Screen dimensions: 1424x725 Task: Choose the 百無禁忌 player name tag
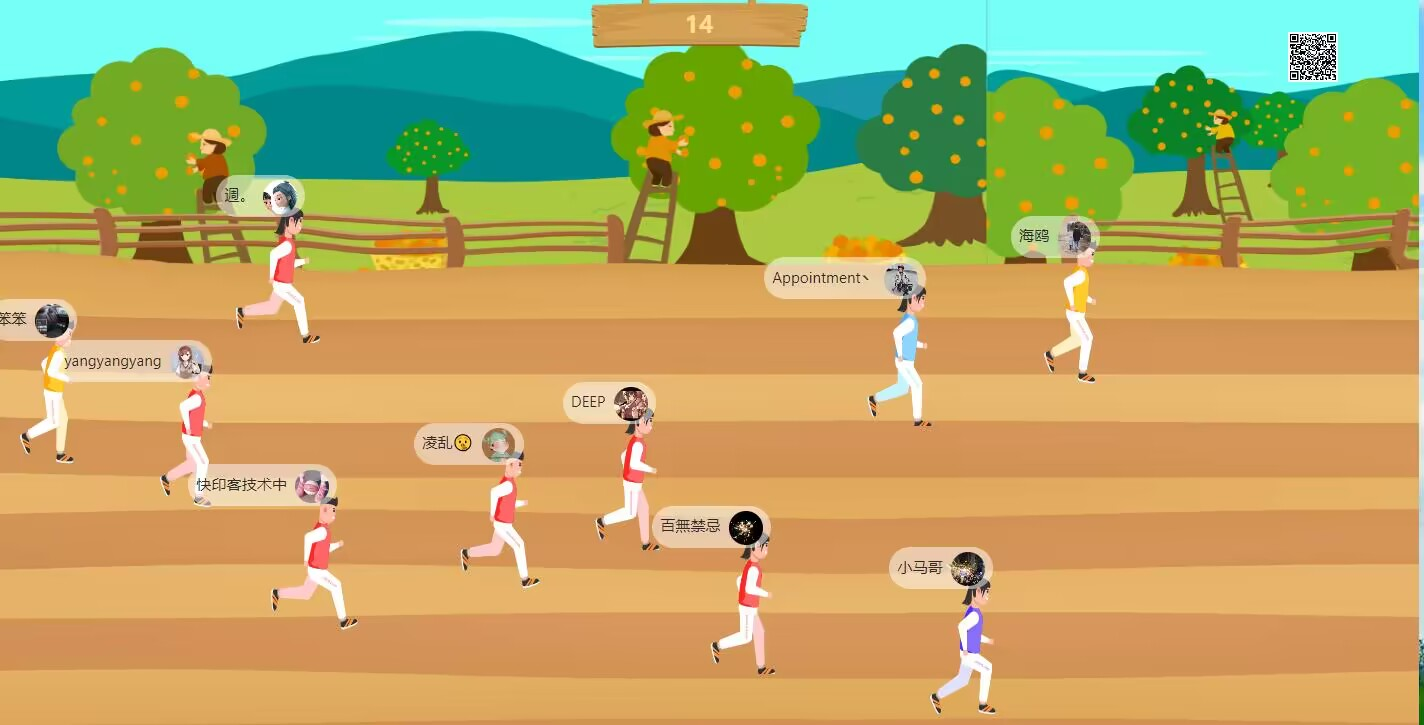coord(710,526)
